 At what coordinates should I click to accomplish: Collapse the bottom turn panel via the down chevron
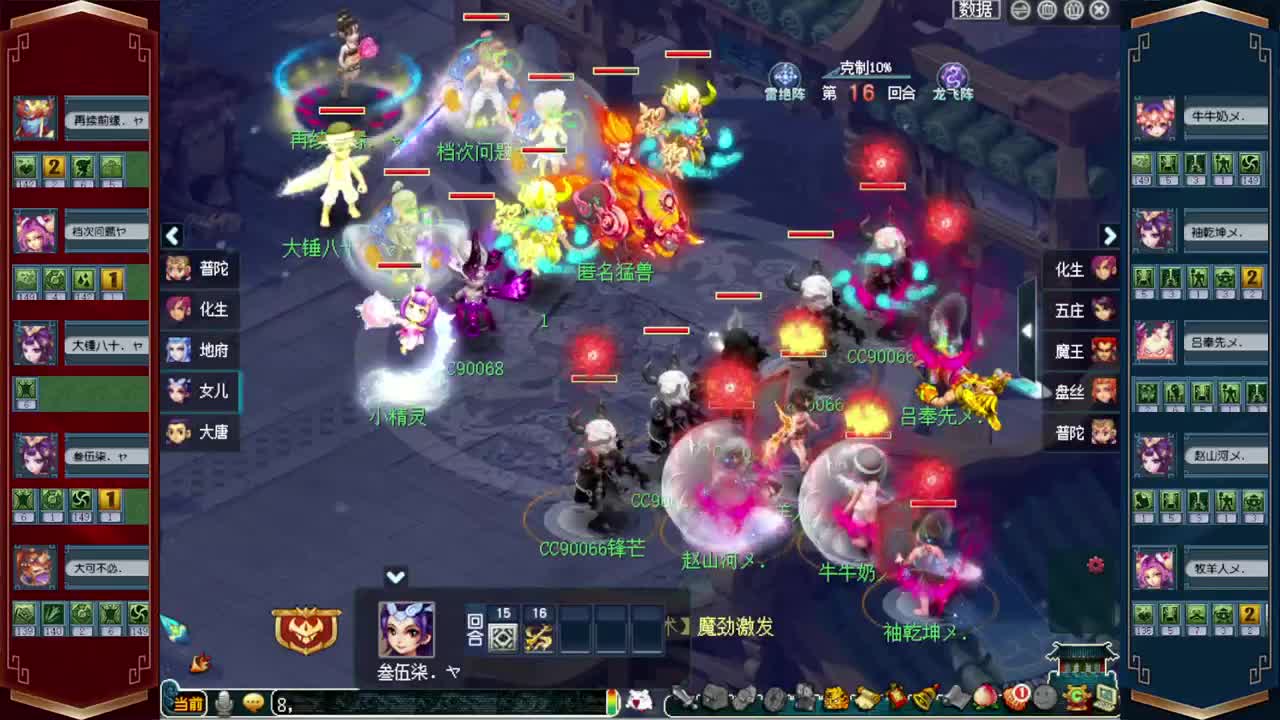(x=395, y=577)
